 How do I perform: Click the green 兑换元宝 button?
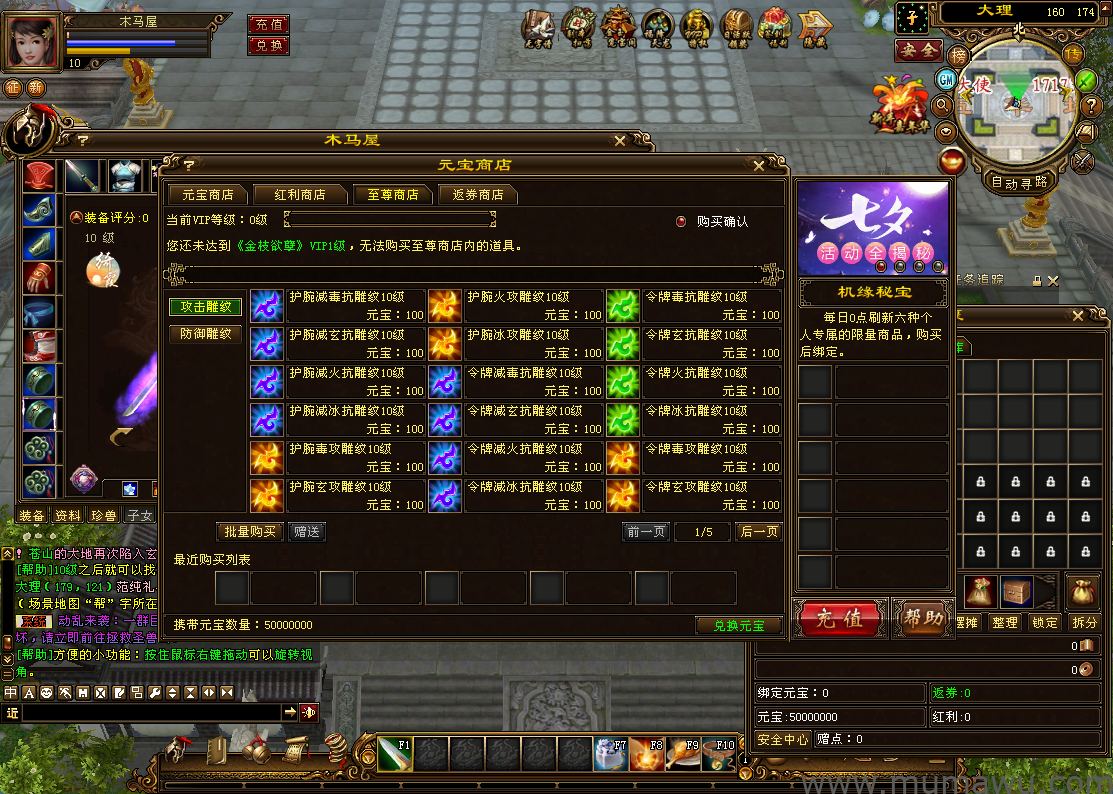pyautogui.click(x=738, y=625)
